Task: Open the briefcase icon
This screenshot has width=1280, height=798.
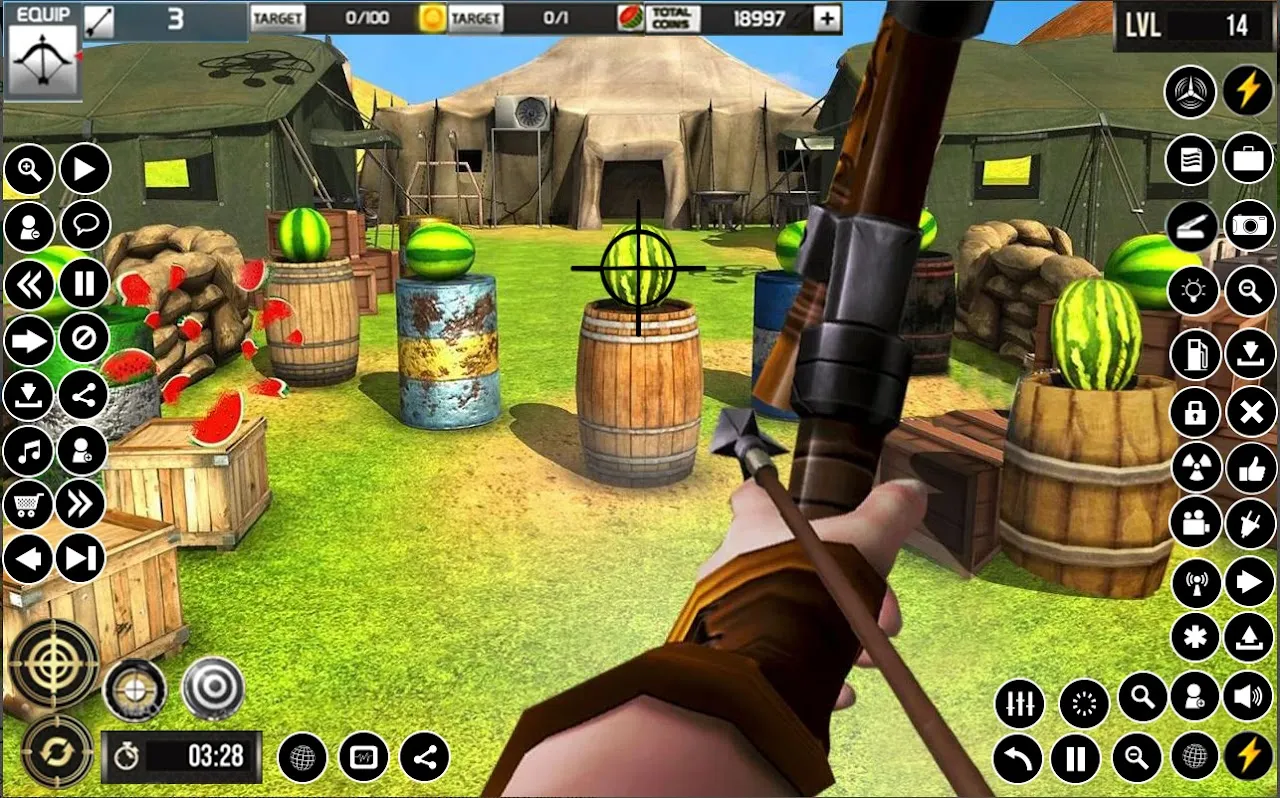Action: pyautogui.click(x=1247, y=160)
